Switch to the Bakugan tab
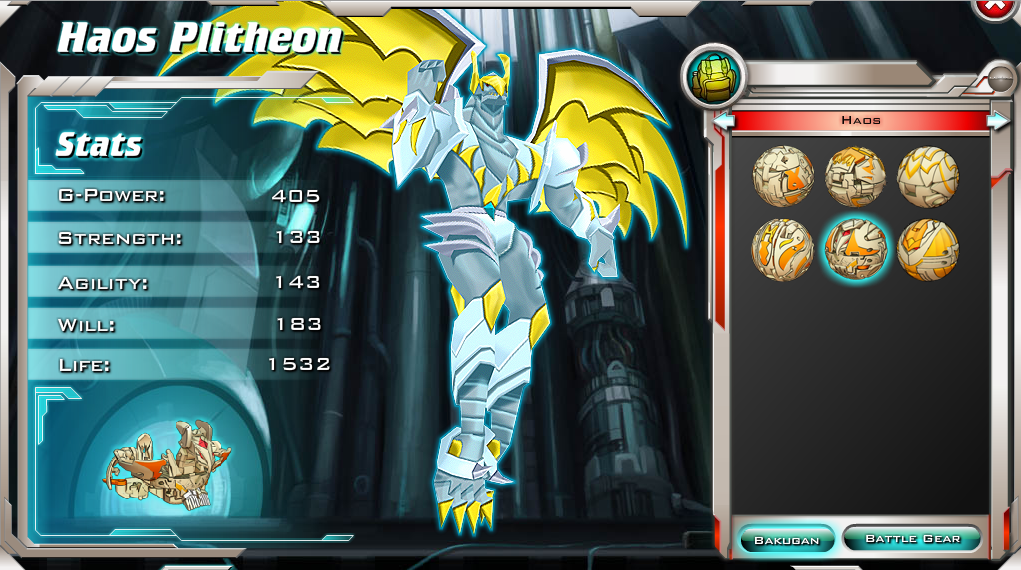This screenshot has height=570, width=1021. pos(786,539)
